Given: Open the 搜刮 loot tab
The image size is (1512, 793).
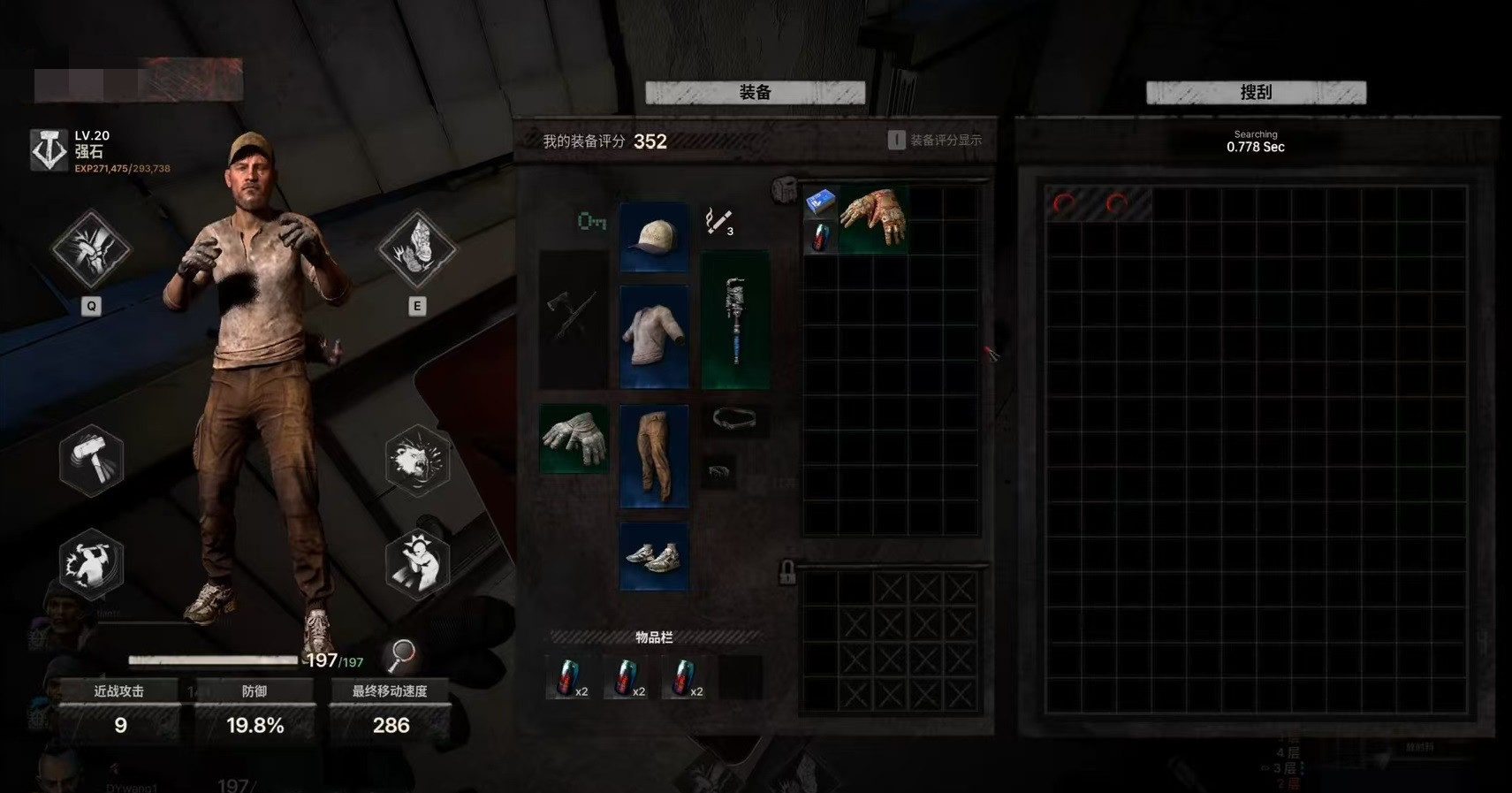Looking at the screenshot, I should pos(1255,93).
